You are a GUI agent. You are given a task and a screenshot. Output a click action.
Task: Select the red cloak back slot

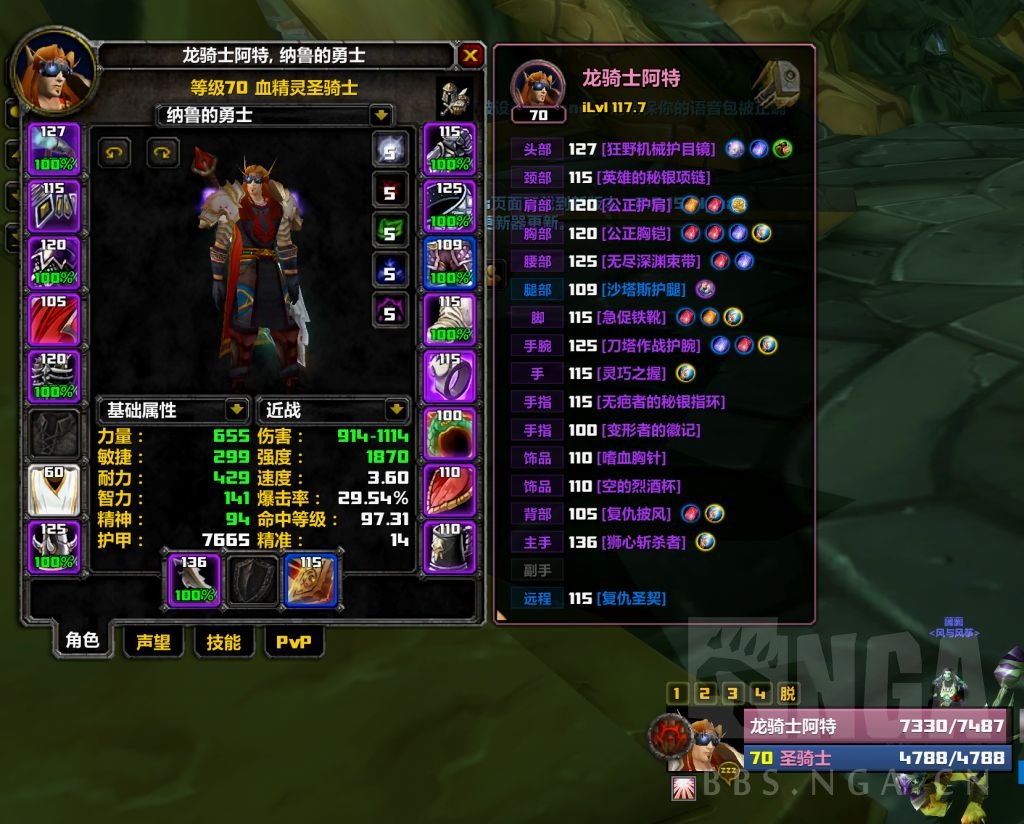[53, 321]
